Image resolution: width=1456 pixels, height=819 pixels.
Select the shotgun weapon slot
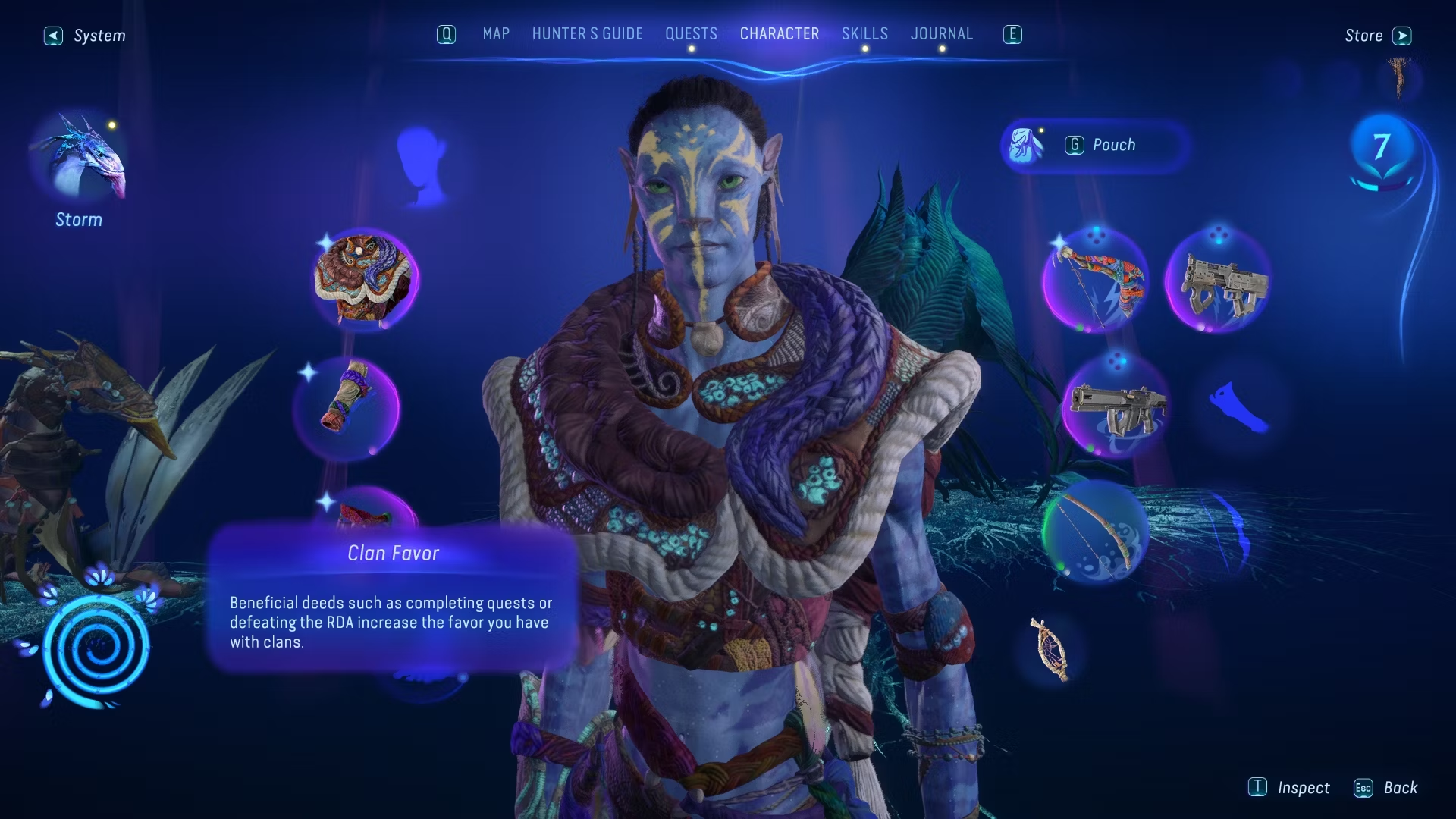(x=1218, y=281)
